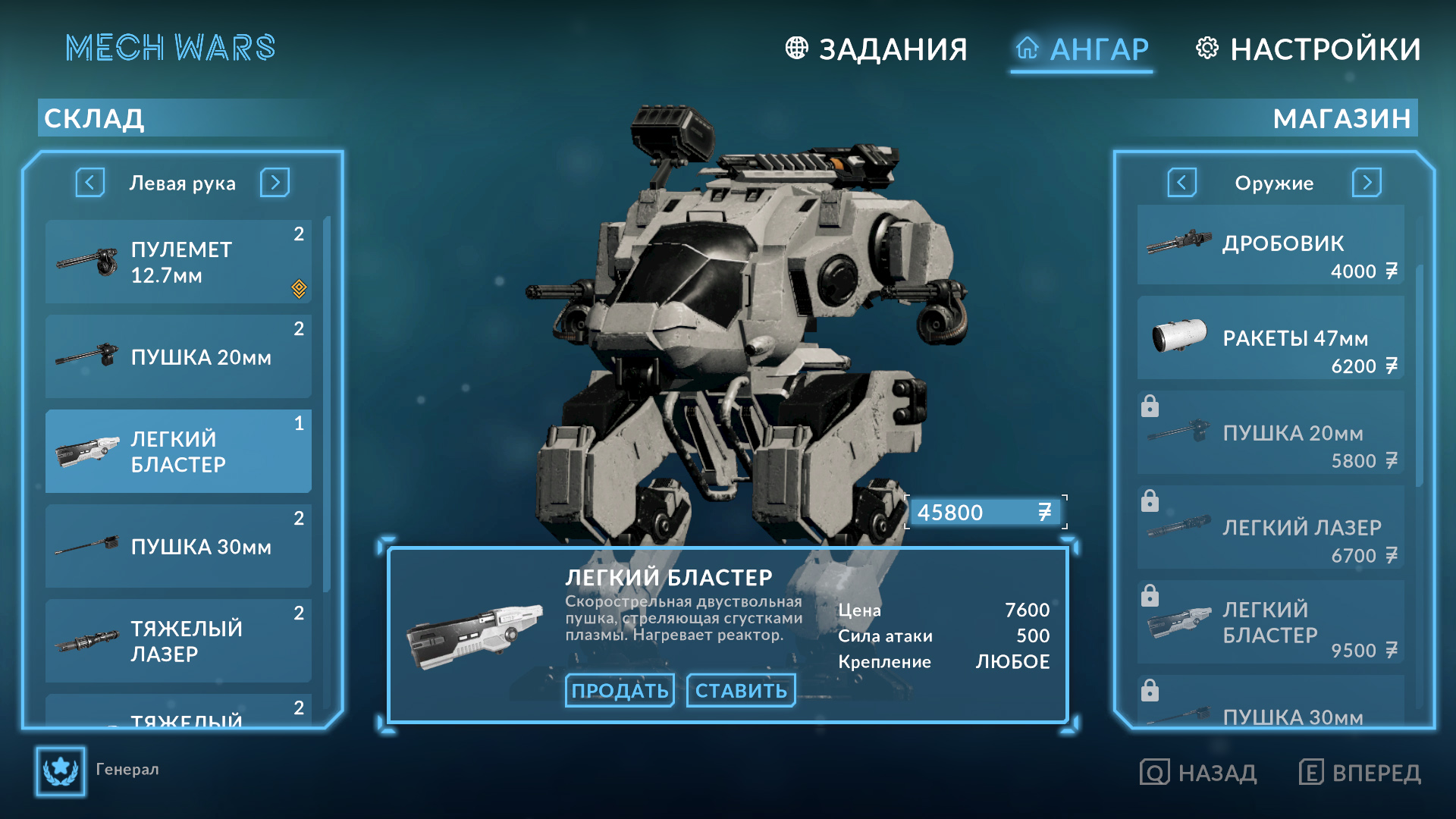This screenshot has height=819, width=1456.
Task: Open the НАСТРОЙКИ settings gear
Action: [1207, 49]
